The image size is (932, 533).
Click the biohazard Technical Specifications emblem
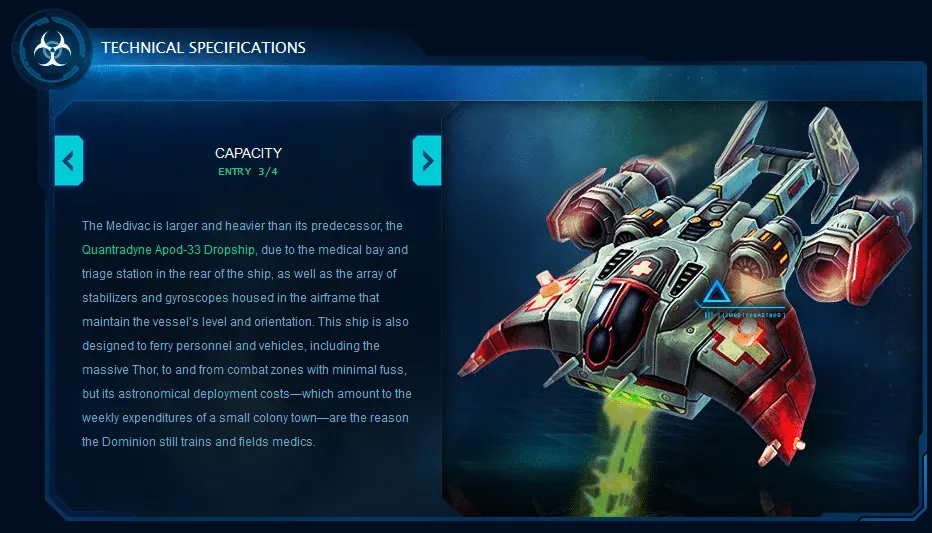50,48
